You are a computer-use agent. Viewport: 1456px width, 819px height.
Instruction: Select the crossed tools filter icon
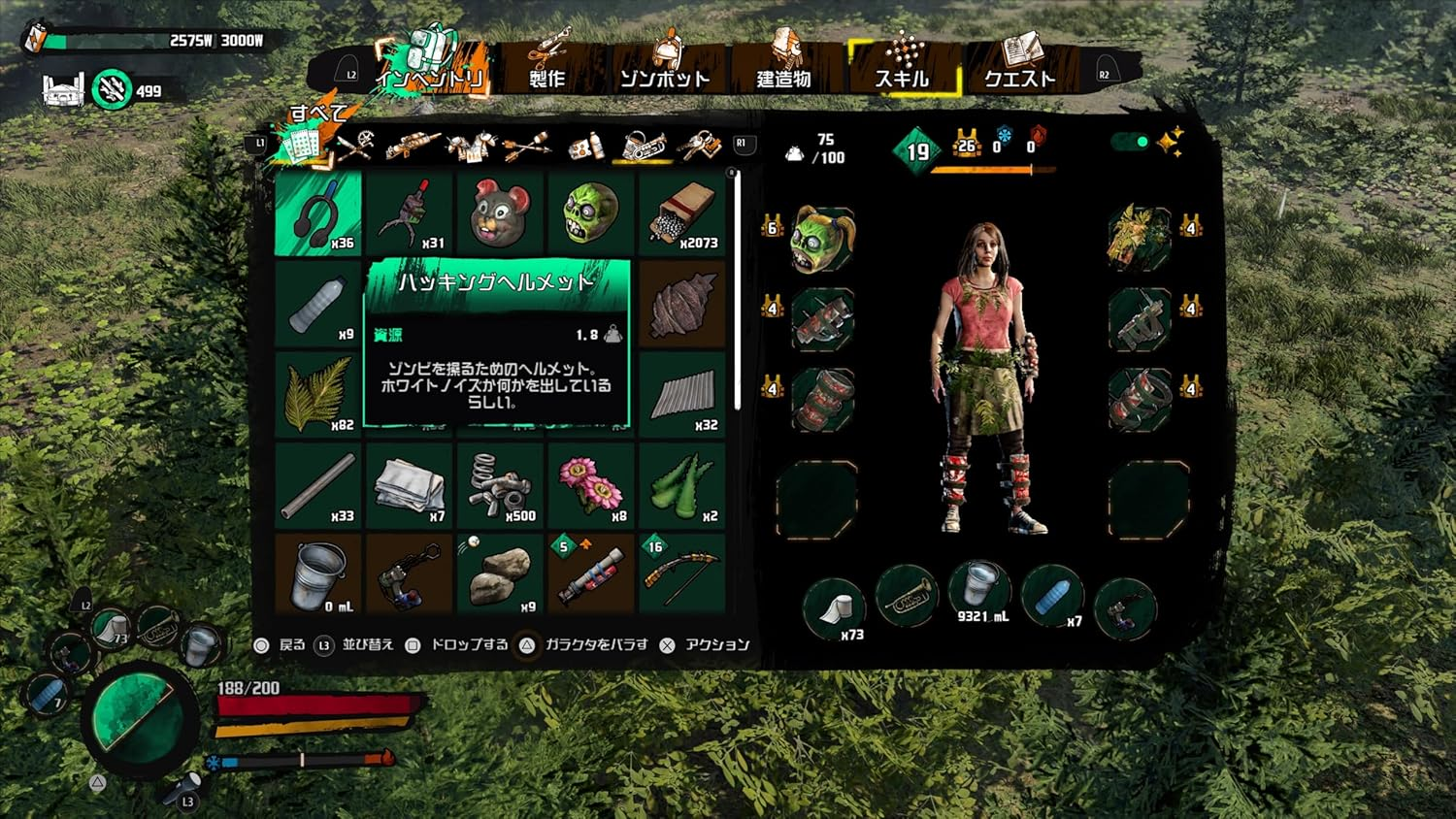[357, 146]
